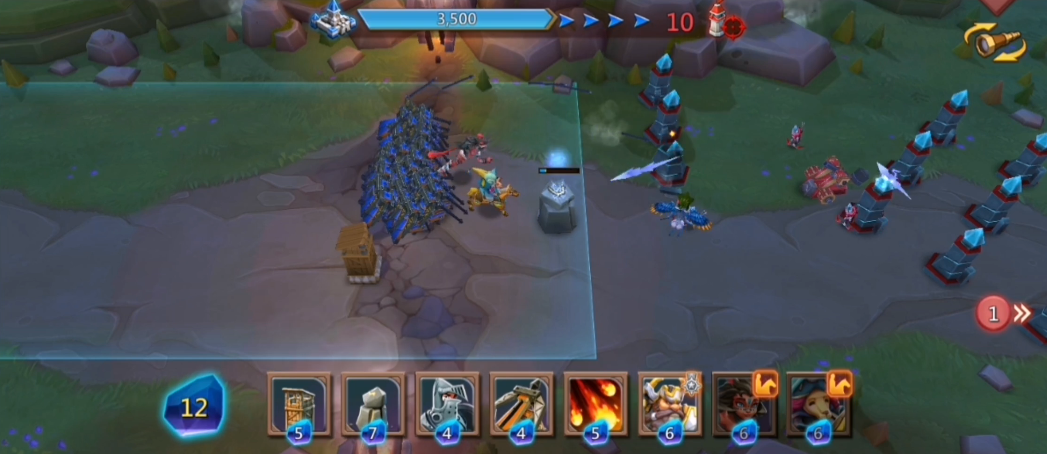The image size is (1047, 454).
Task: Choose the armored knight card
Action: click(447, 404)
